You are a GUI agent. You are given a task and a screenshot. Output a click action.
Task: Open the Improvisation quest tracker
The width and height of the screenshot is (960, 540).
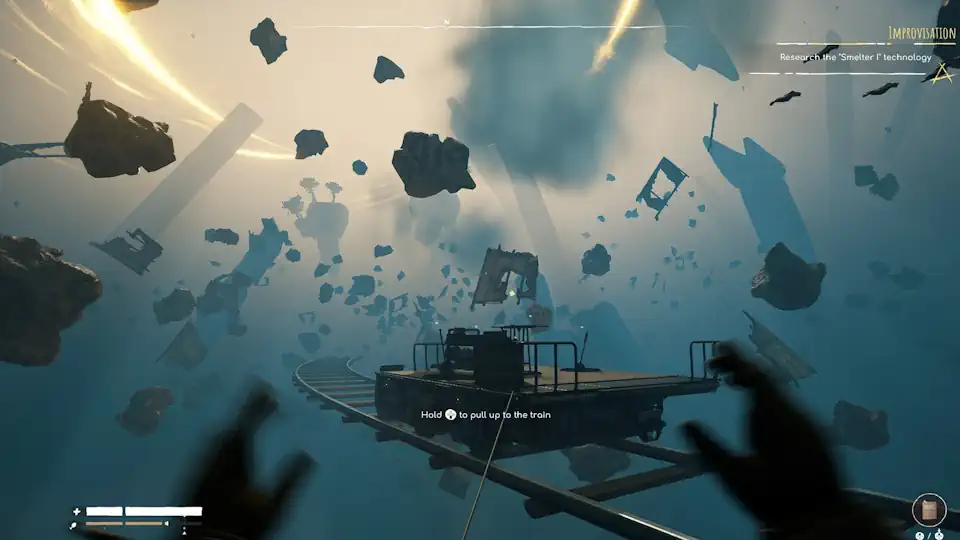click(x=921, y=33)
